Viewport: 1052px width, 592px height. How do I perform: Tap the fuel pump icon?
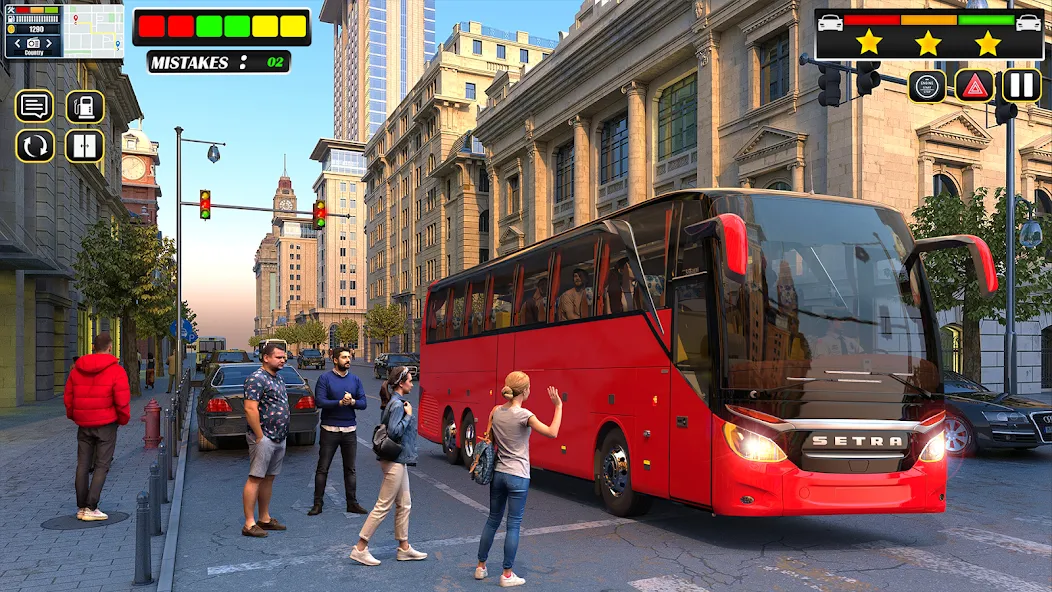tap(85, 106)
